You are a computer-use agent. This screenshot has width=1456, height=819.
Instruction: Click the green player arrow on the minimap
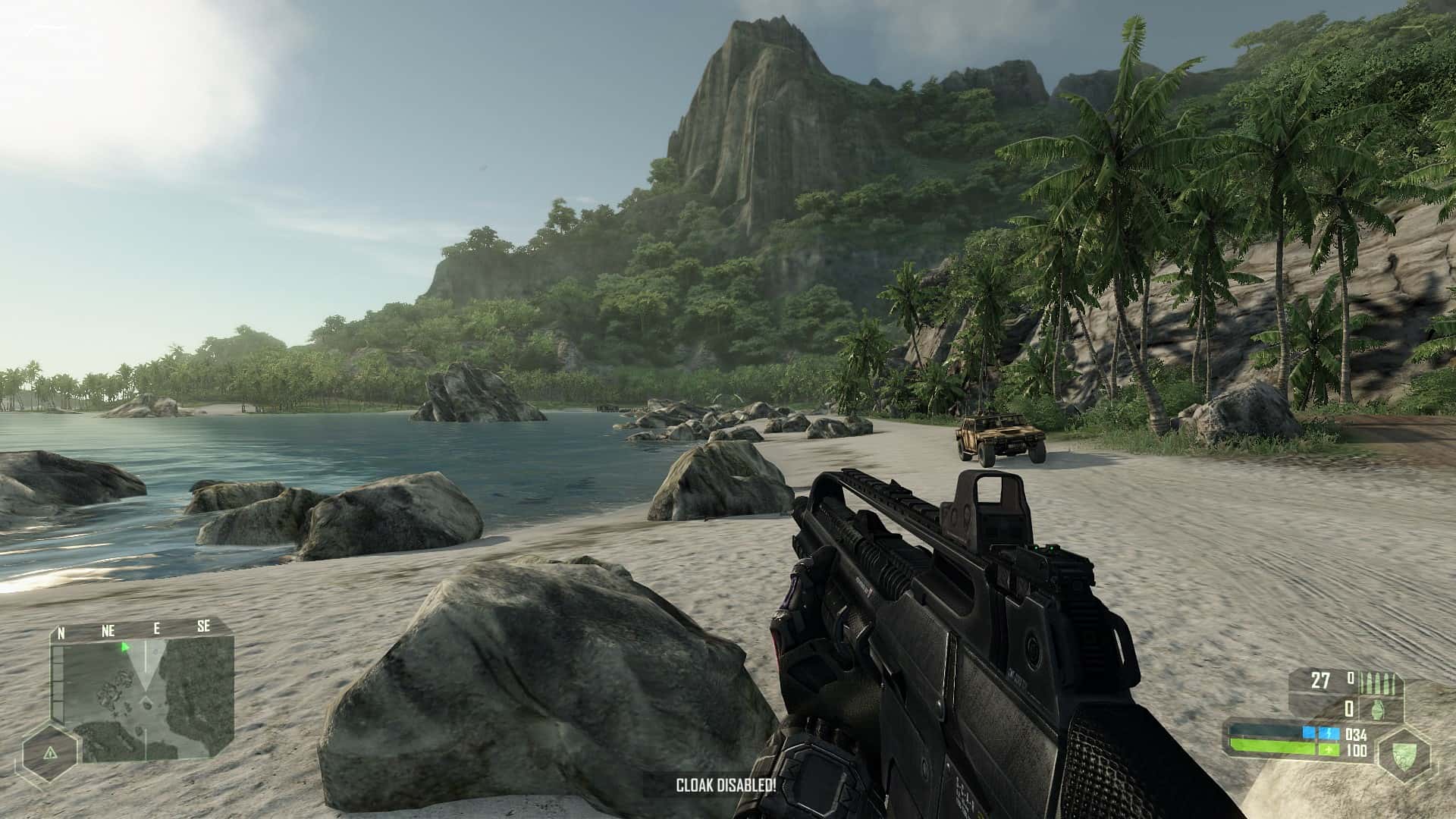pos(124,648)
